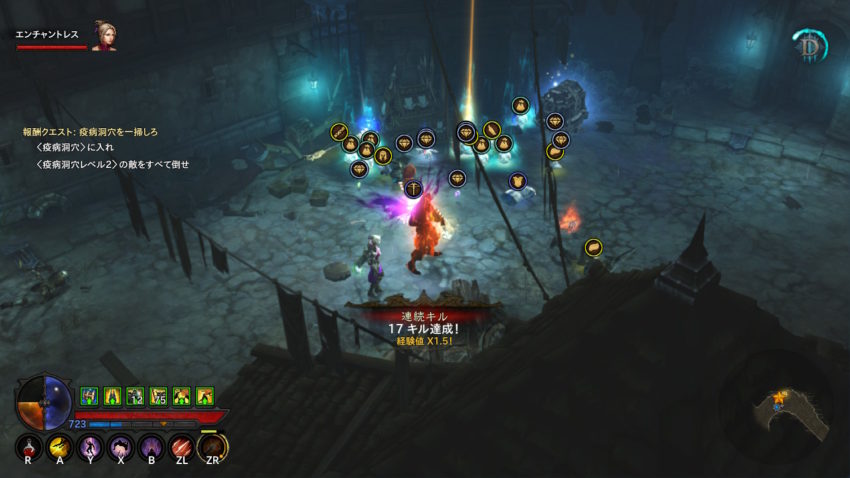The height and width of the screenshot is (478, 850).
Task: Inspect the buff icon showing 75 stacks
Action: pos(158,396)
